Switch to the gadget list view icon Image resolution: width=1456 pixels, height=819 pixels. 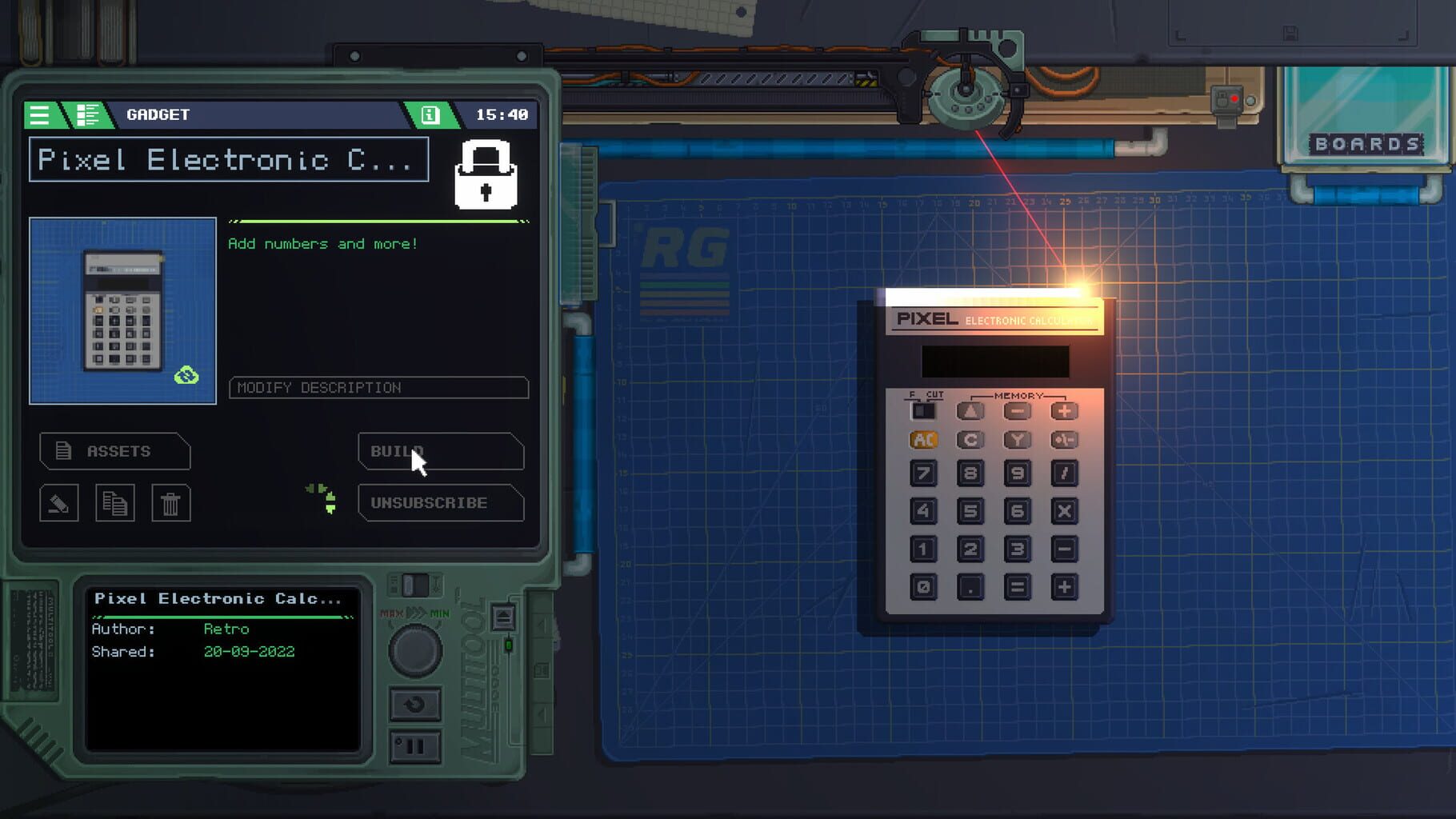click(88, 114)
